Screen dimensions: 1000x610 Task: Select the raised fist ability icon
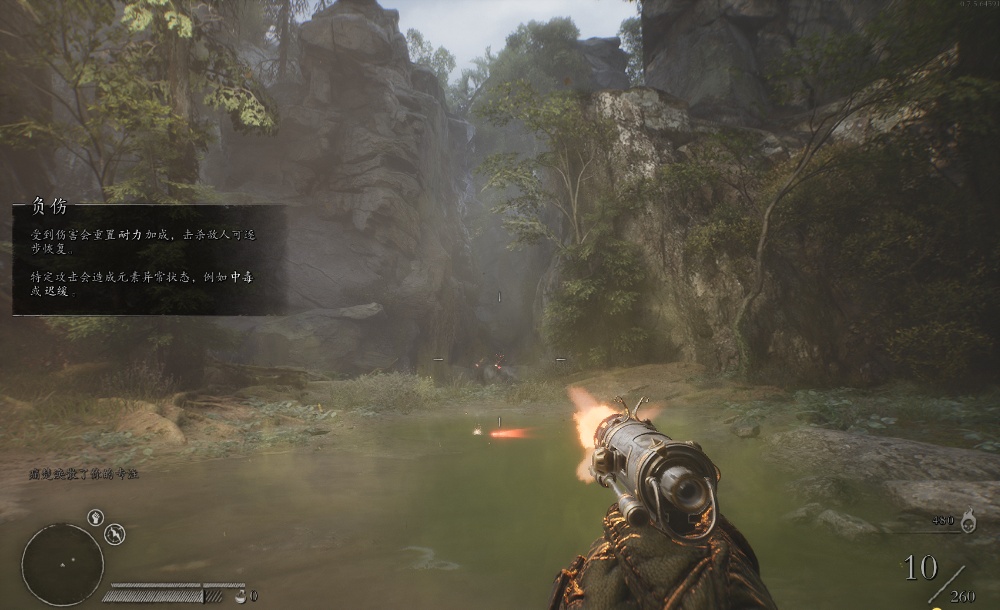pyautogui.click(x=96, y=518)
